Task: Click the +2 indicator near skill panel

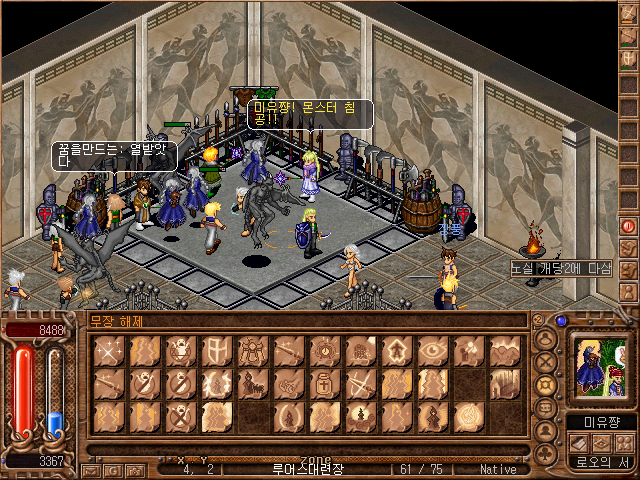Action: (539, 320)
